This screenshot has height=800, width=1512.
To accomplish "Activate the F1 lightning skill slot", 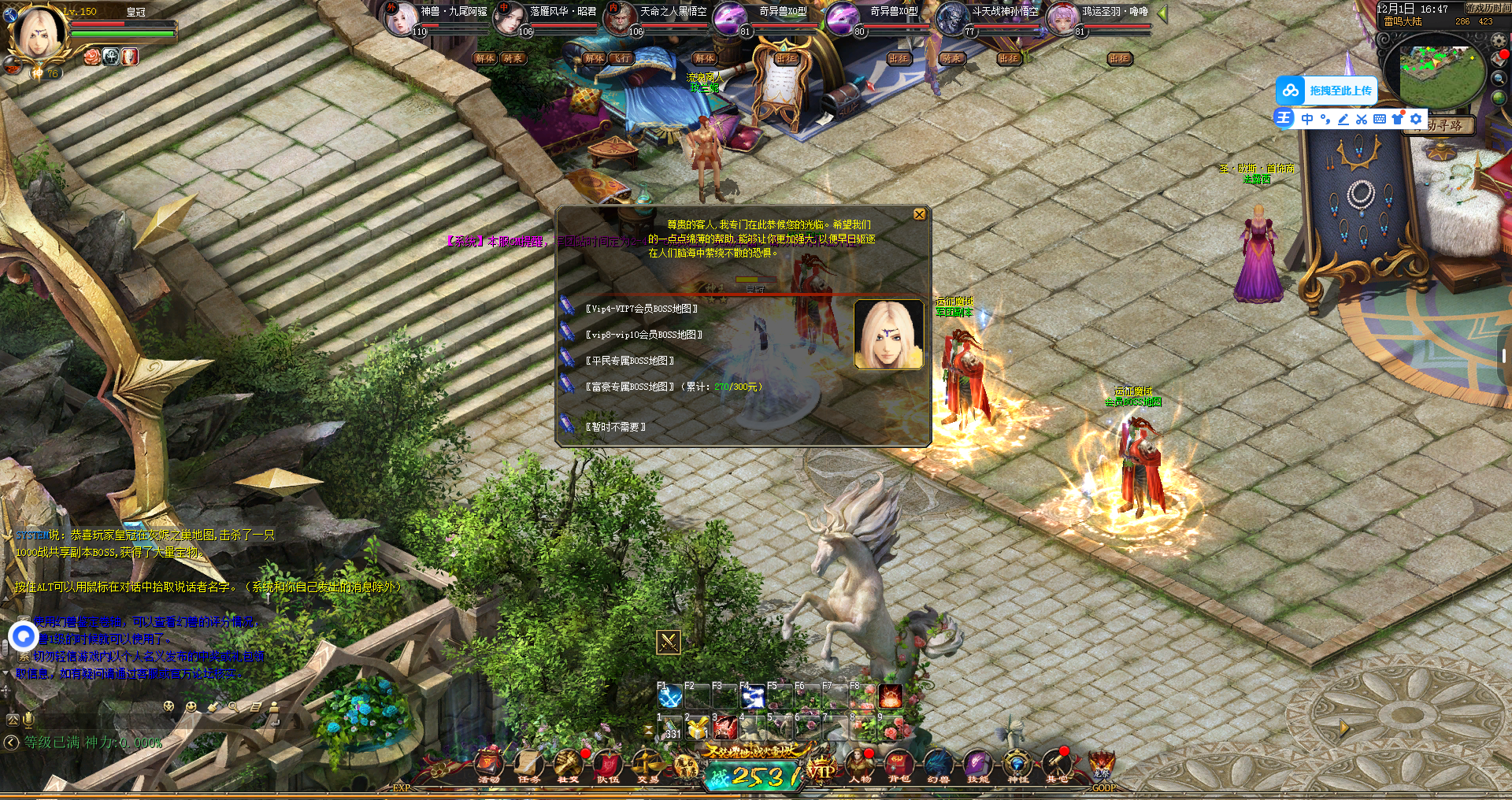I will pos(670,698).
